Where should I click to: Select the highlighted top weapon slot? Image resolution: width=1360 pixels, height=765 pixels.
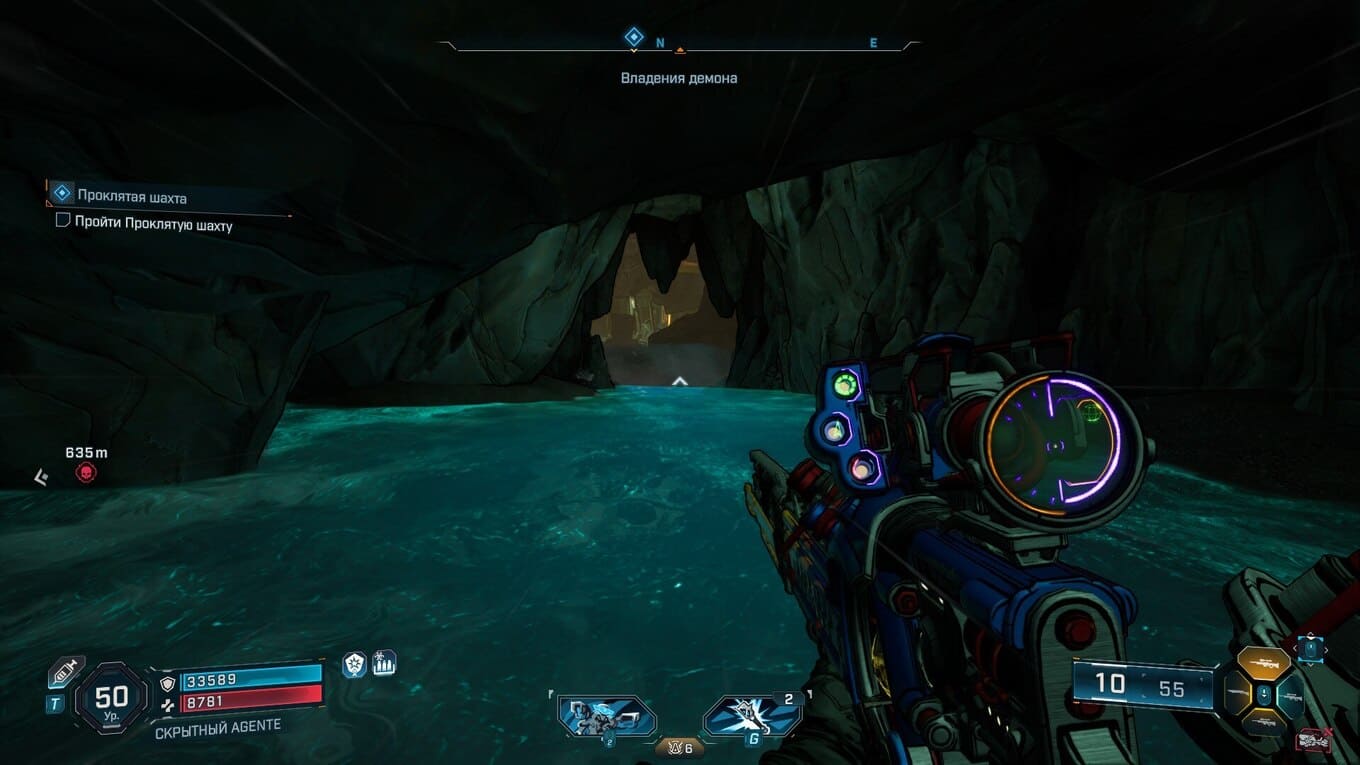tap(1263, 664)
